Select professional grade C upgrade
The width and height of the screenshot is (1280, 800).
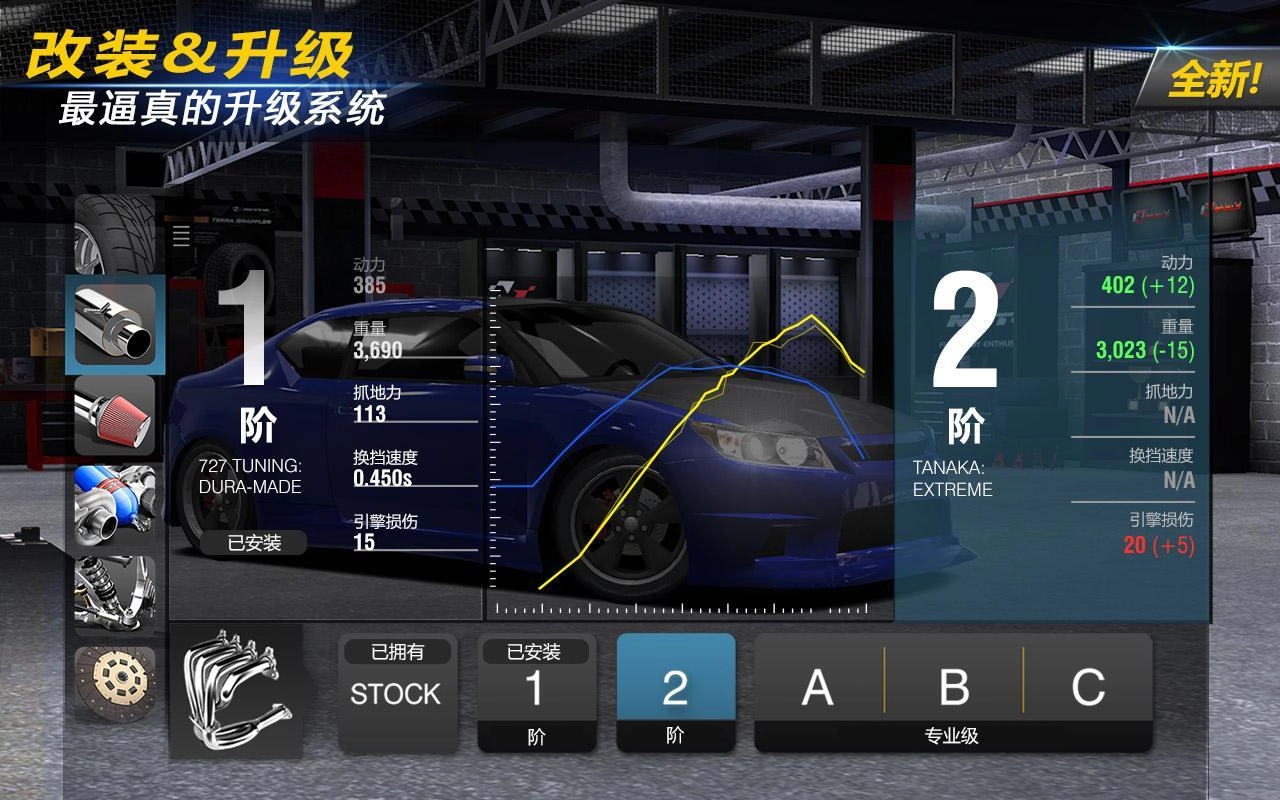(1088, 688)
